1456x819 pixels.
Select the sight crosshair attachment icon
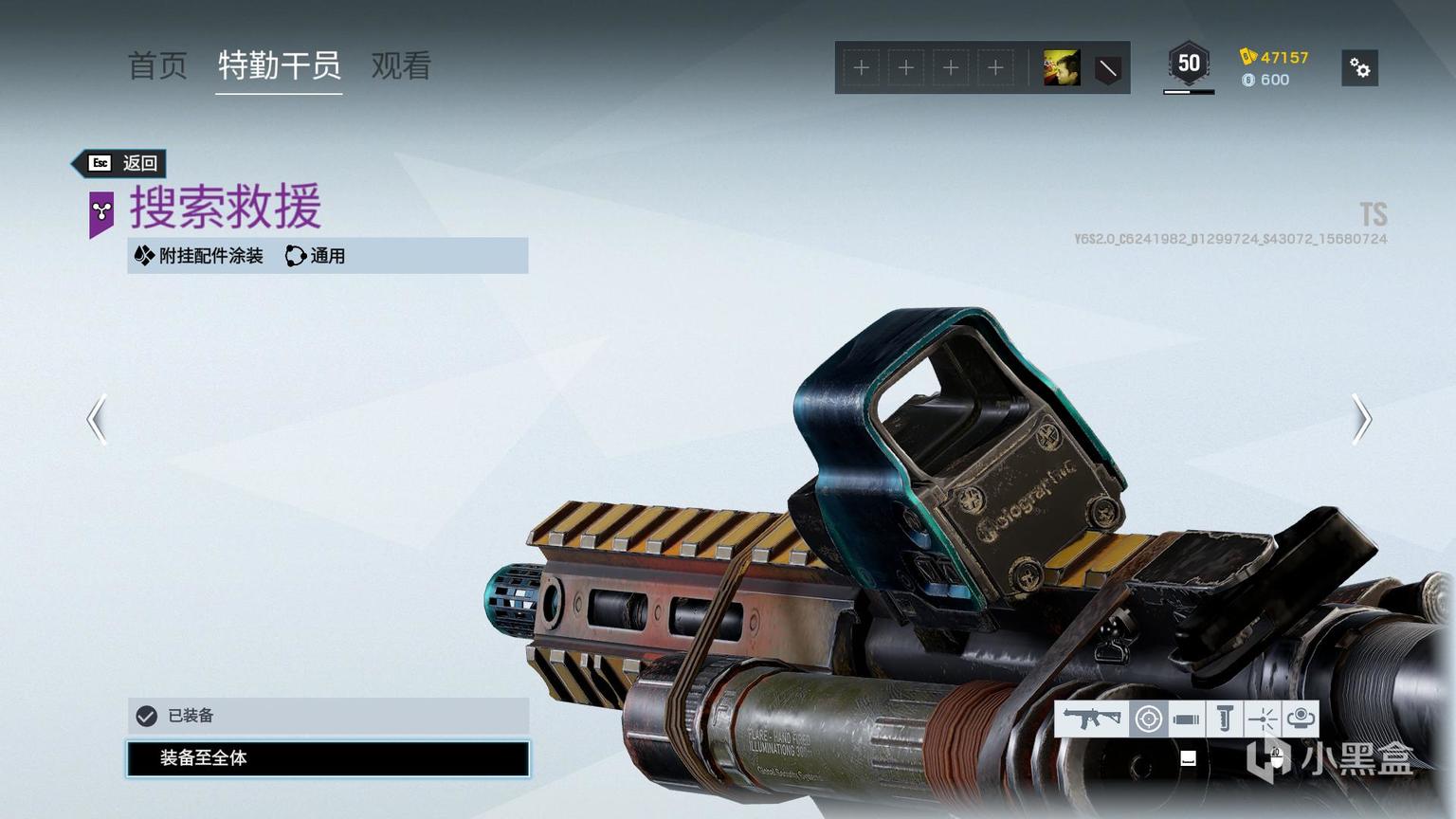point(1148,719)
